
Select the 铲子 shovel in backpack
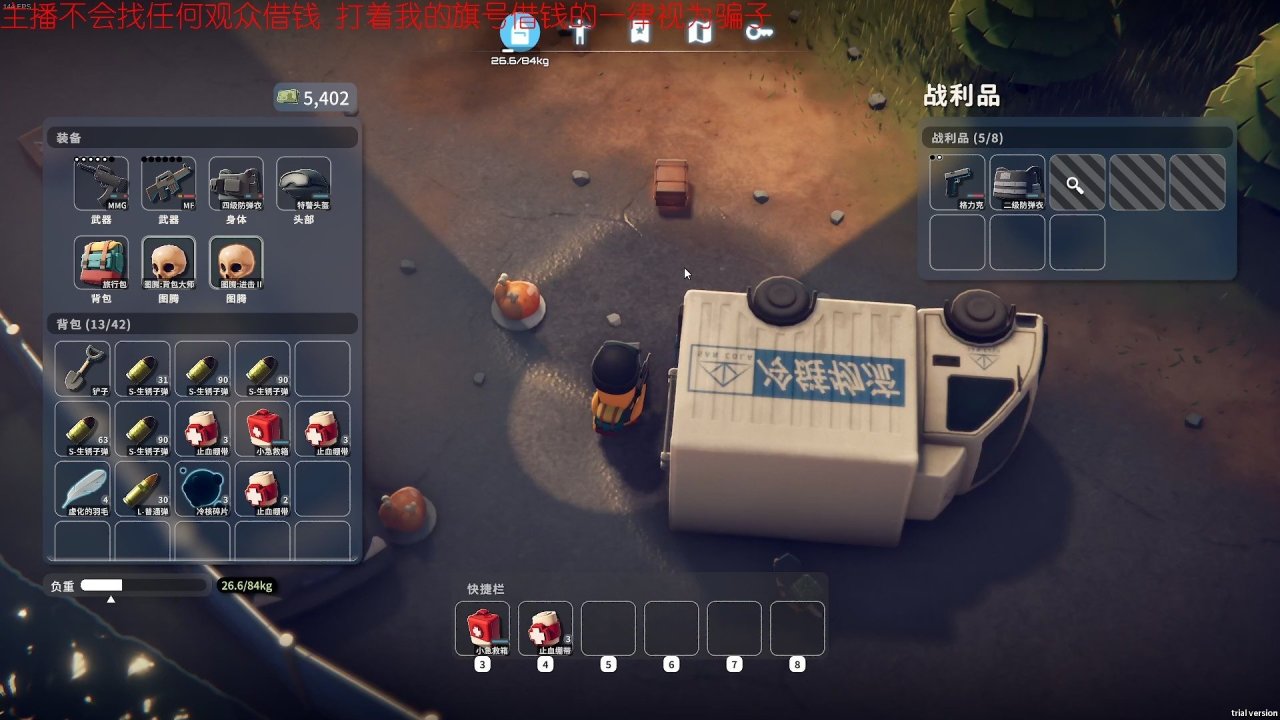click(82, 369)
